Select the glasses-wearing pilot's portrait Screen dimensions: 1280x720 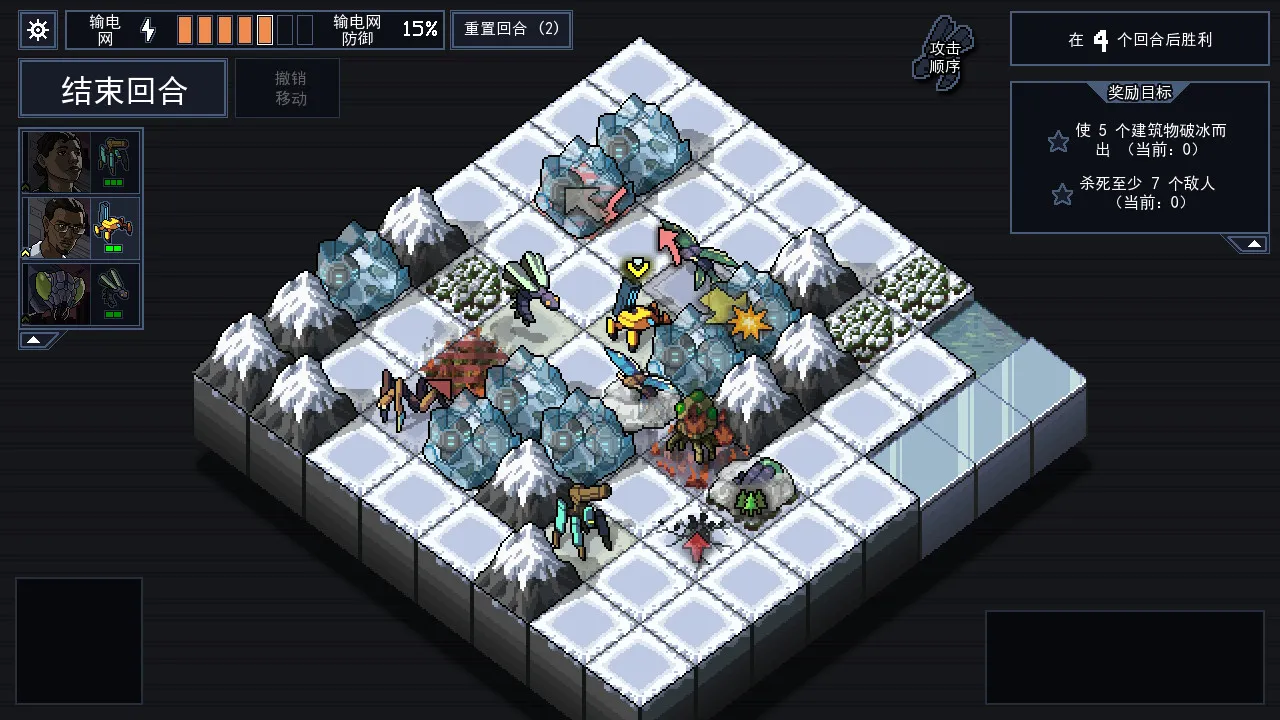[55, 228]
